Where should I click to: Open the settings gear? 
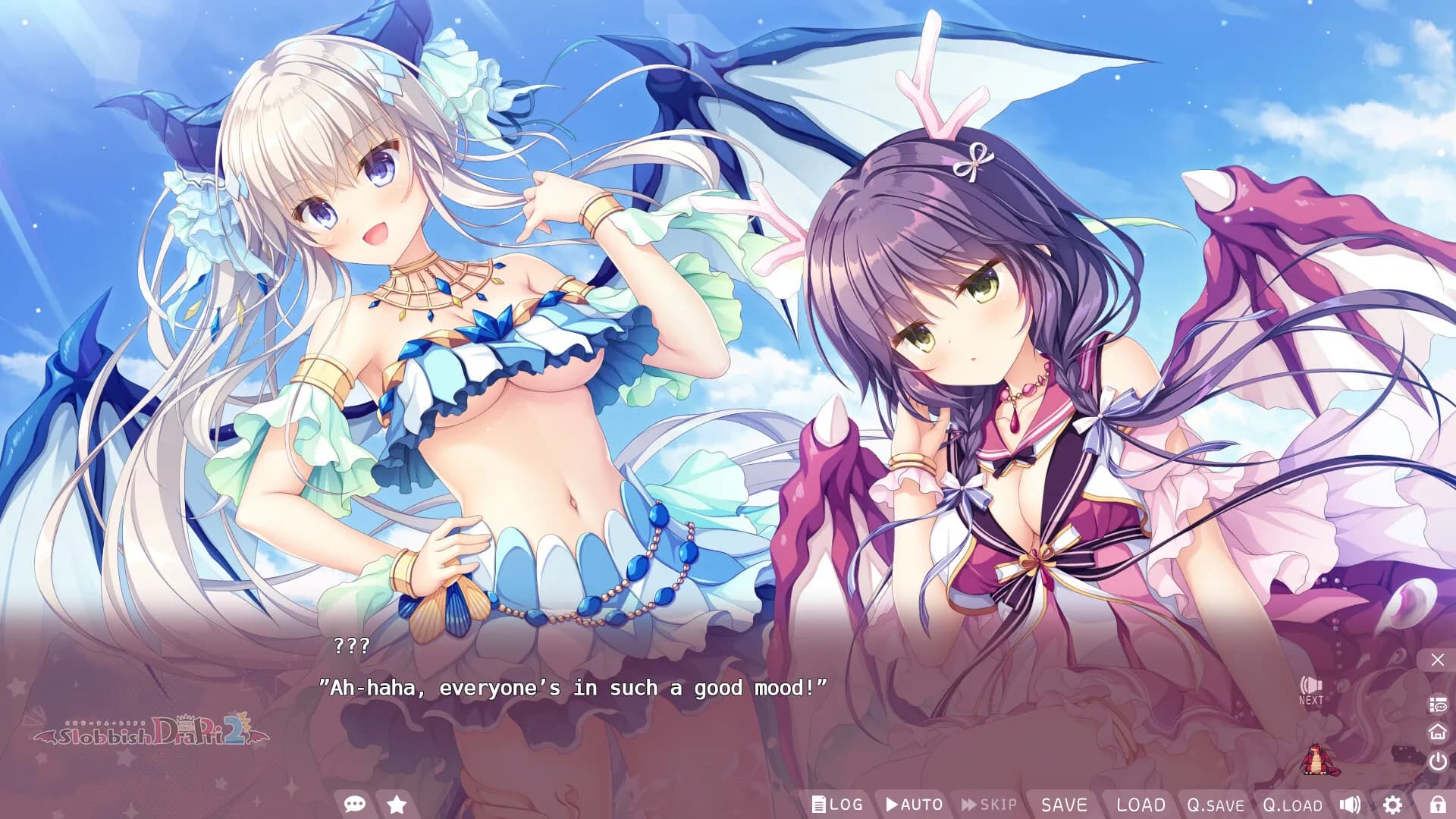point(1394,805)
